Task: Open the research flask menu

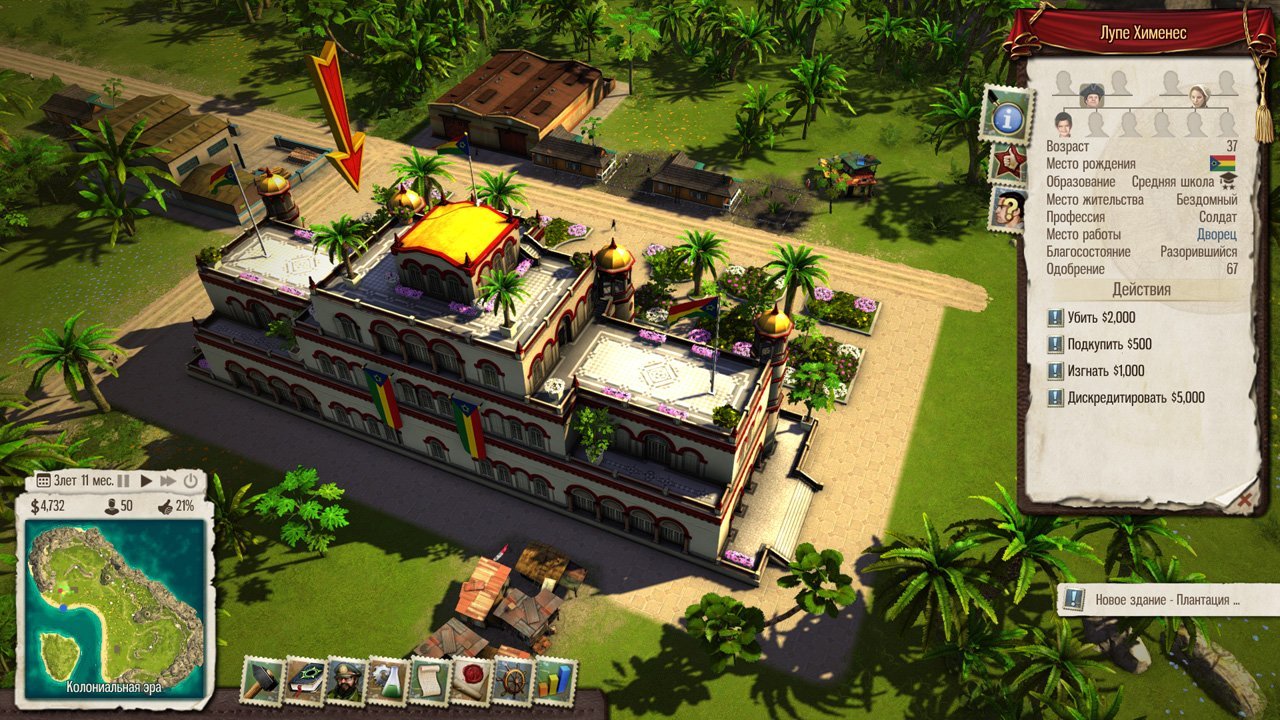Action: coord(387,681)
